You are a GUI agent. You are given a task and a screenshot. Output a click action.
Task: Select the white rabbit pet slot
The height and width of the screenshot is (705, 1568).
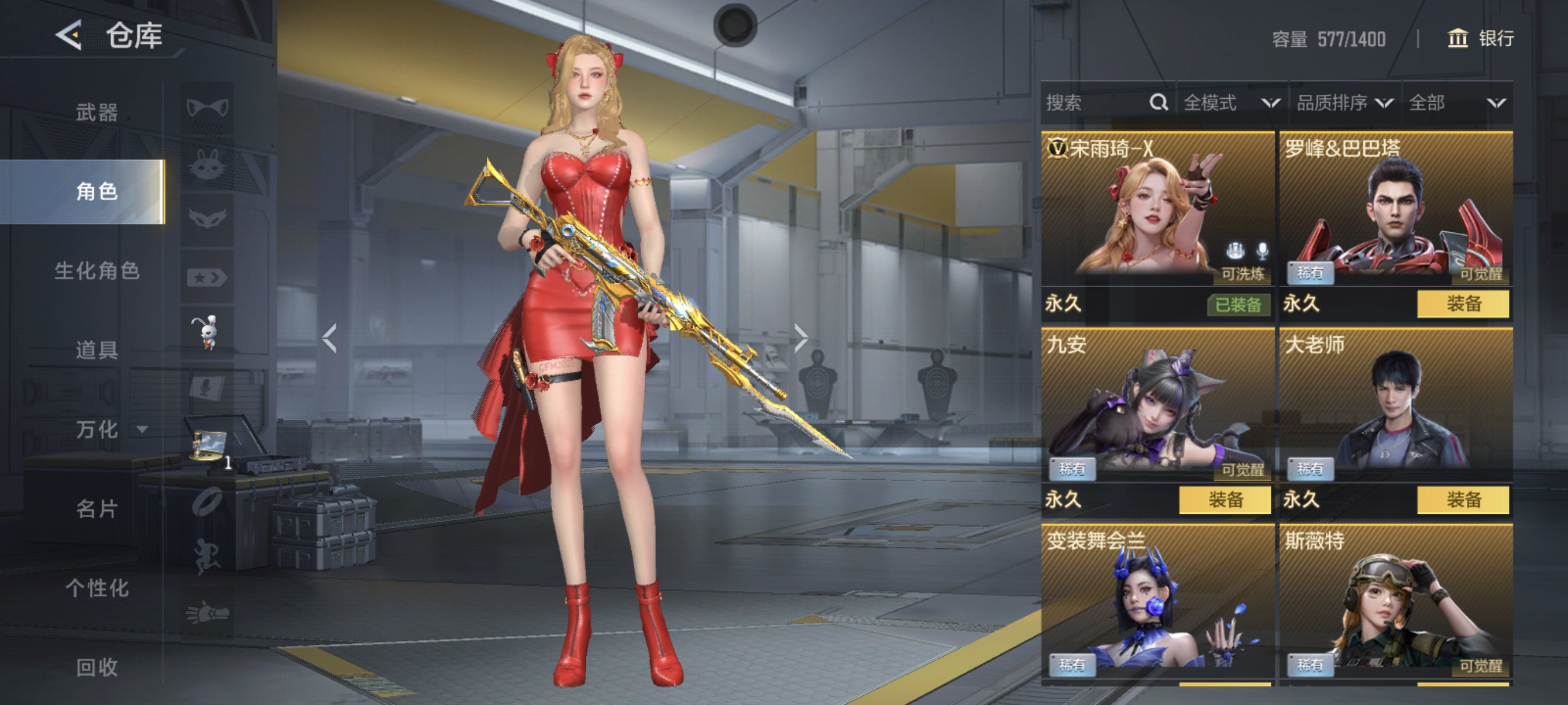pyautogui.click(x=207, y=332)
